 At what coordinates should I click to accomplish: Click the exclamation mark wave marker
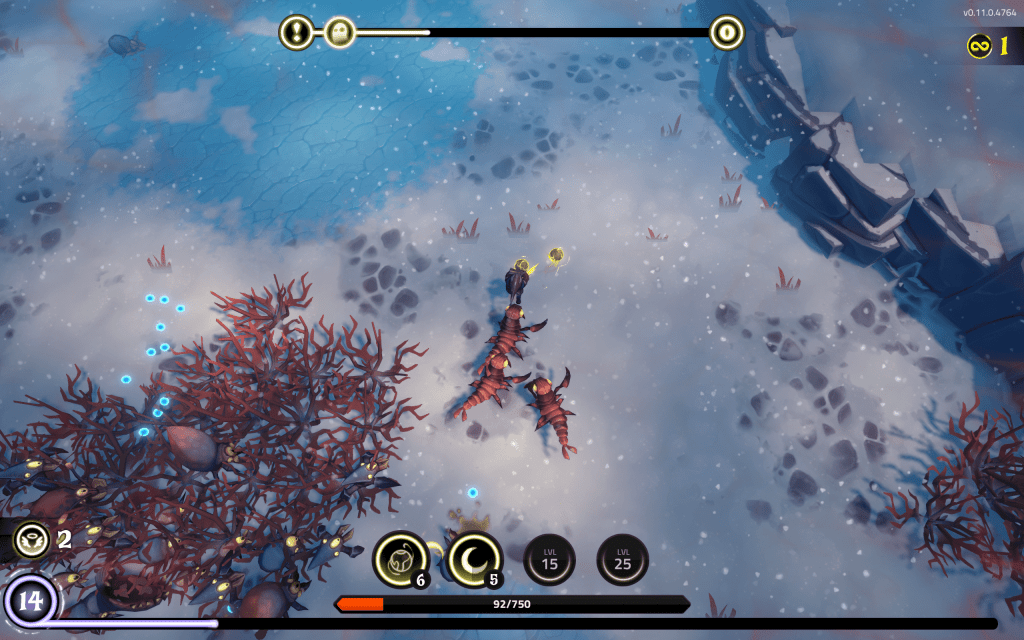click(296, 32)
